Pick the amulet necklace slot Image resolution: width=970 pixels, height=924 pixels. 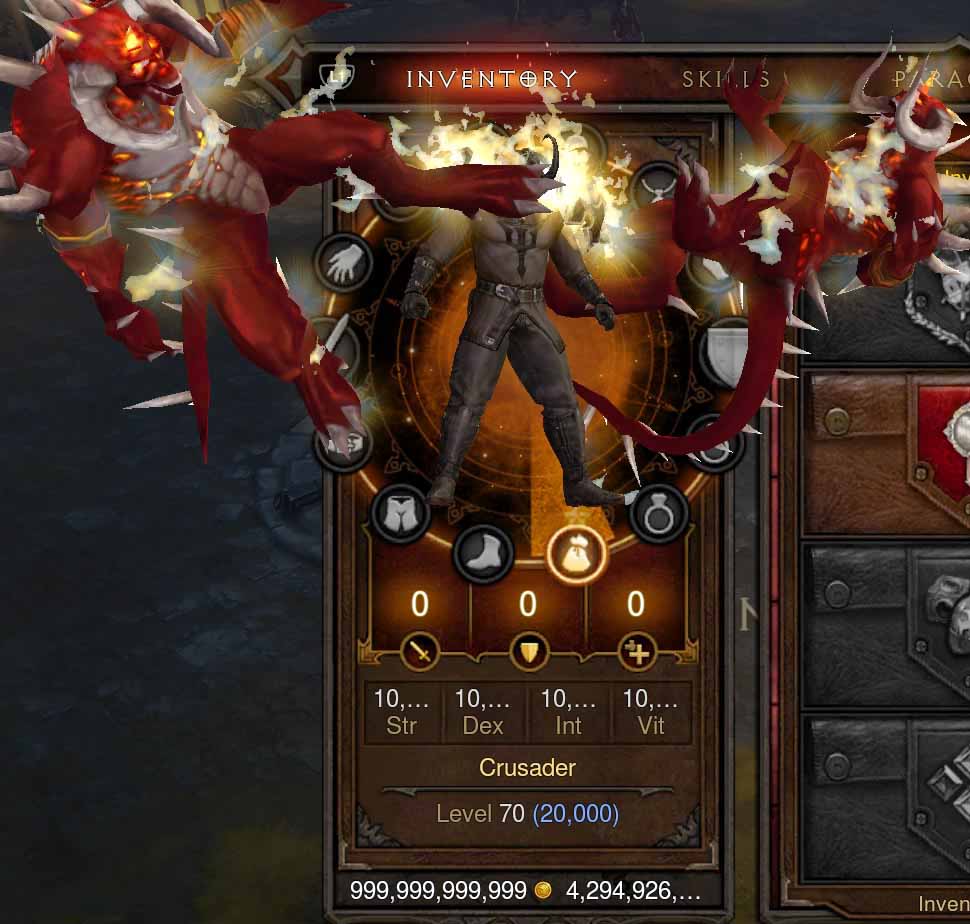click(x=659, y=189)
